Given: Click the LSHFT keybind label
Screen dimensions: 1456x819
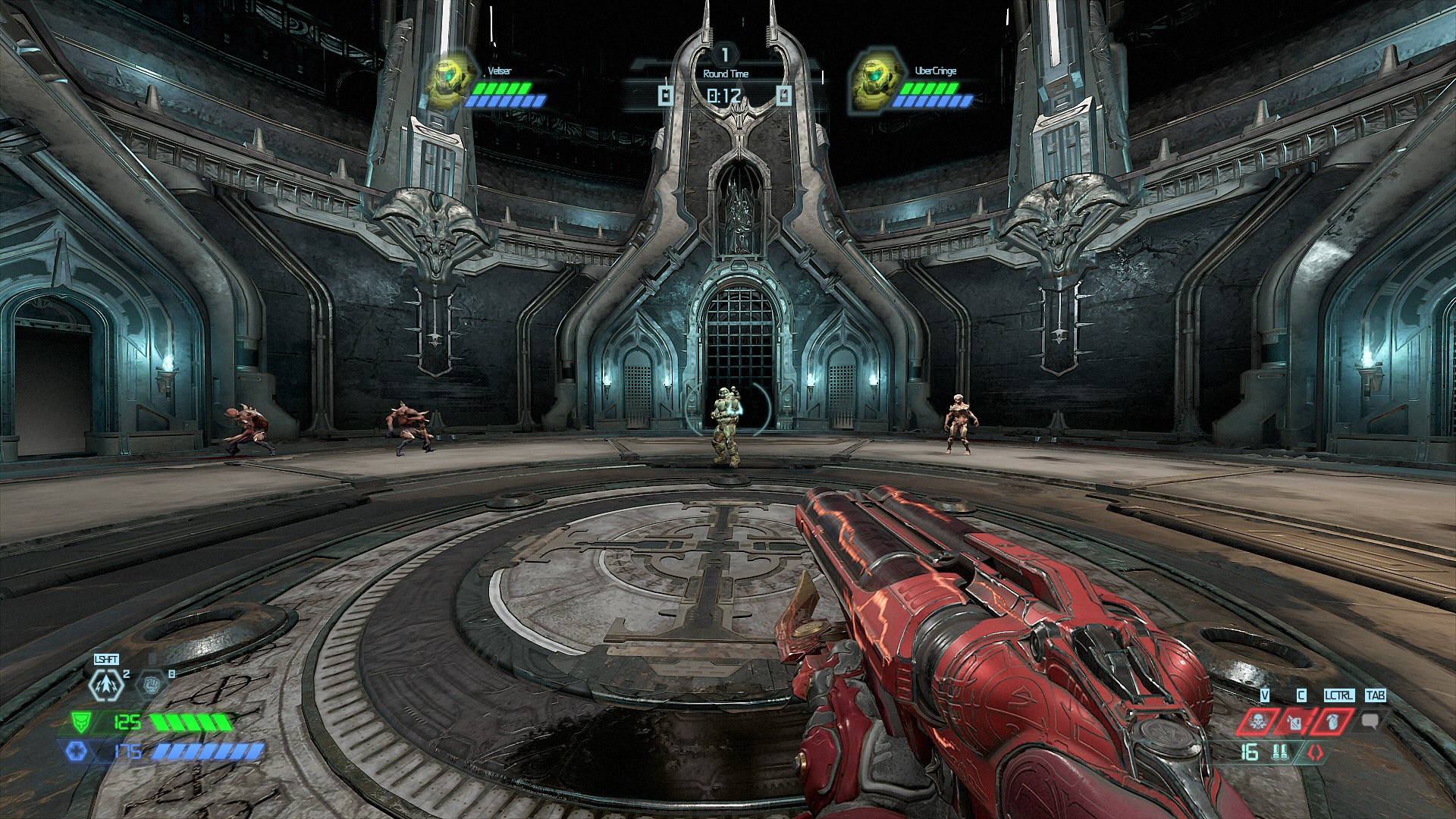Looking at the screenshot, I should (x=106, y=660).
